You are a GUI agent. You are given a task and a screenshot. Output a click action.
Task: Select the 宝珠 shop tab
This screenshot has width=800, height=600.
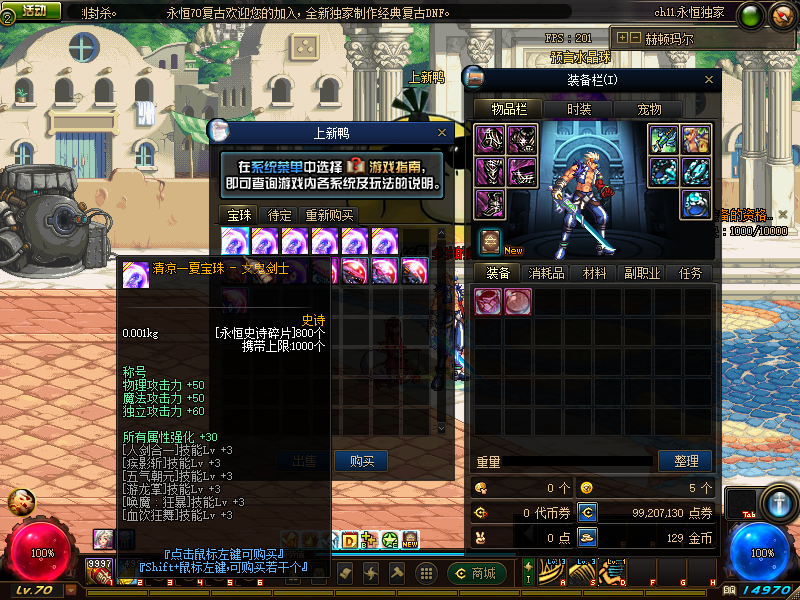(x=239, y=215)
